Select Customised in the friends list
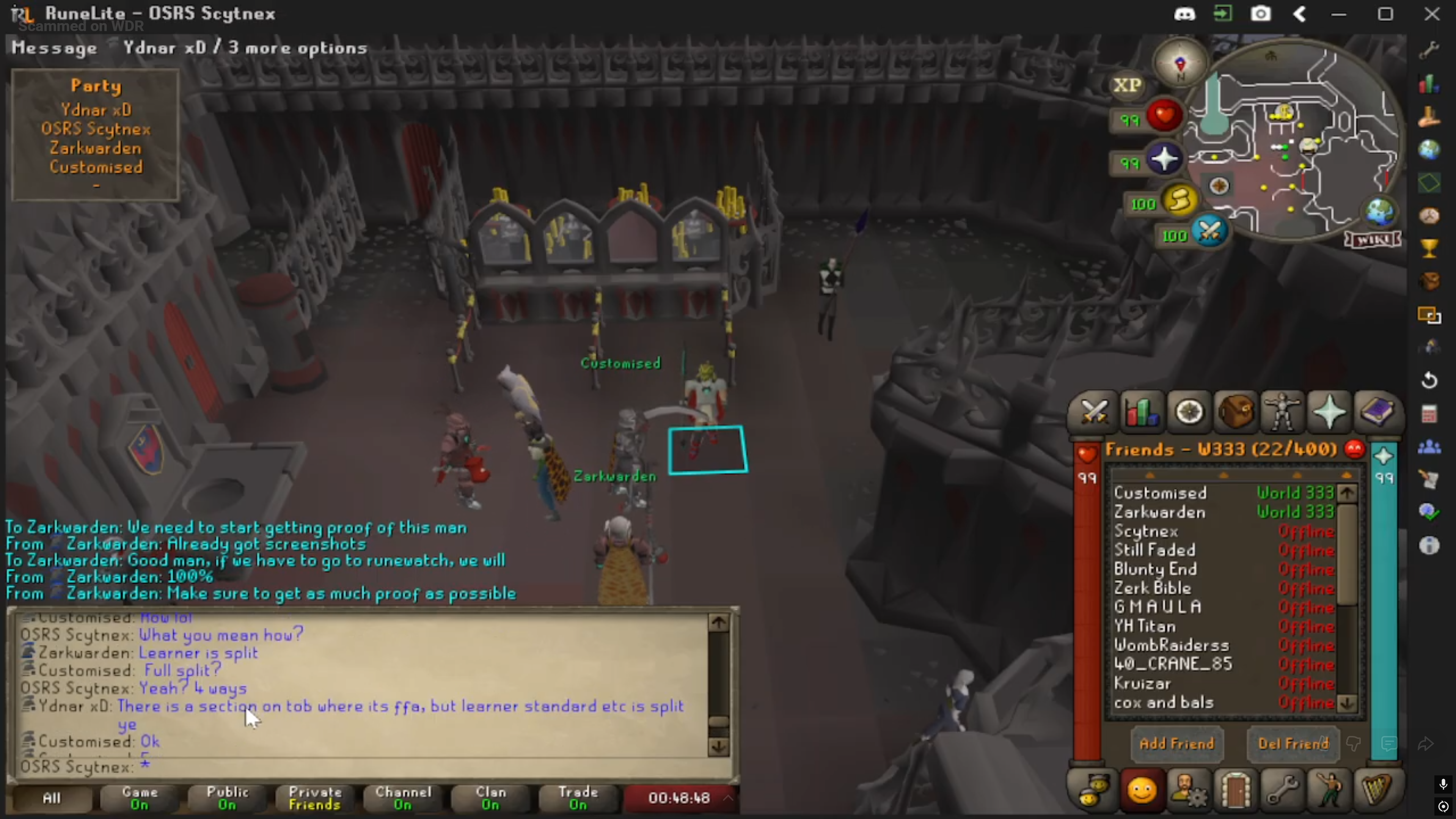1456x819 pixels. pyautogui.click(x=1160, y=493)
